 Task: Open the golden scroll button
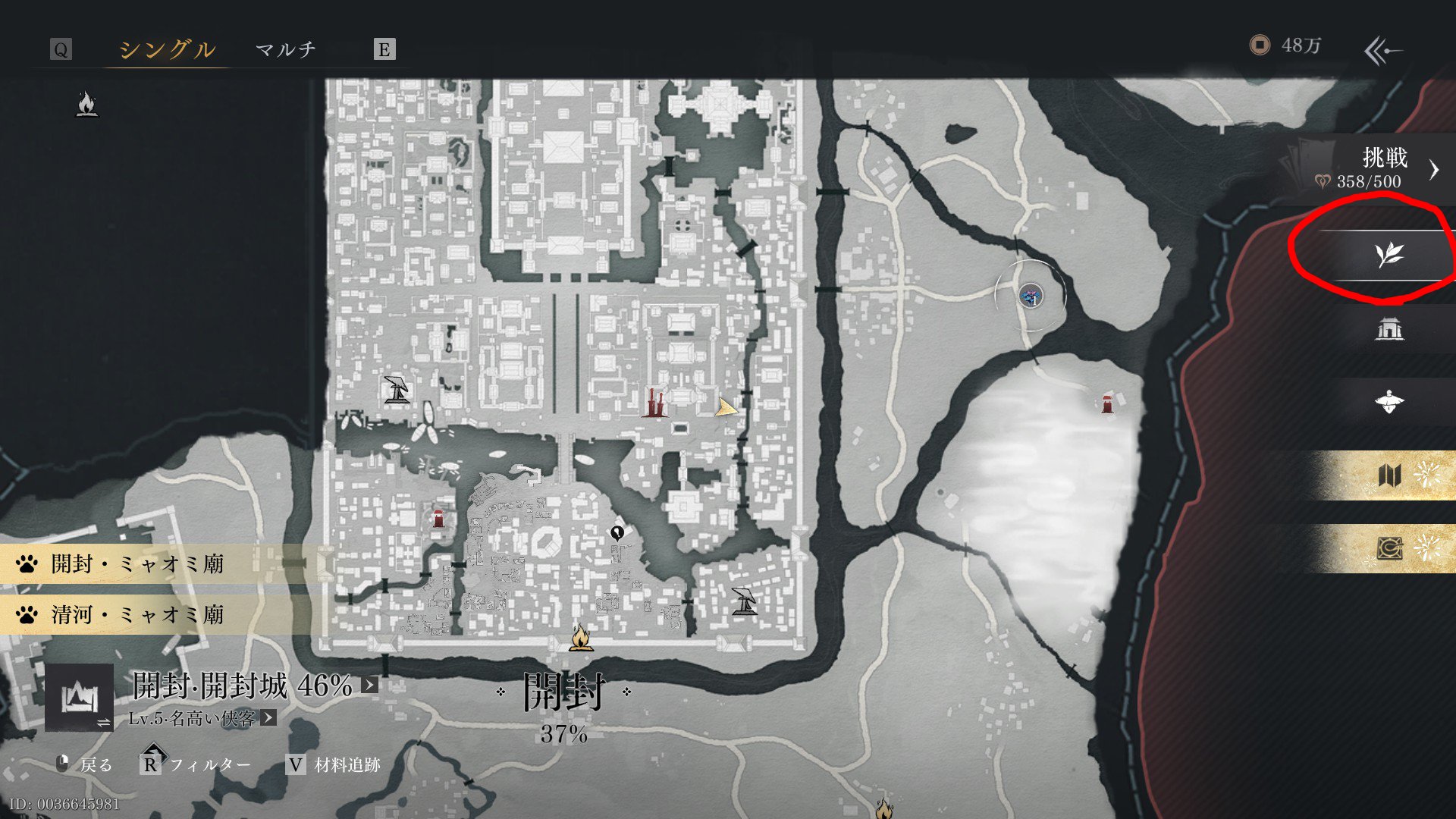click(x=1389, y=548)
